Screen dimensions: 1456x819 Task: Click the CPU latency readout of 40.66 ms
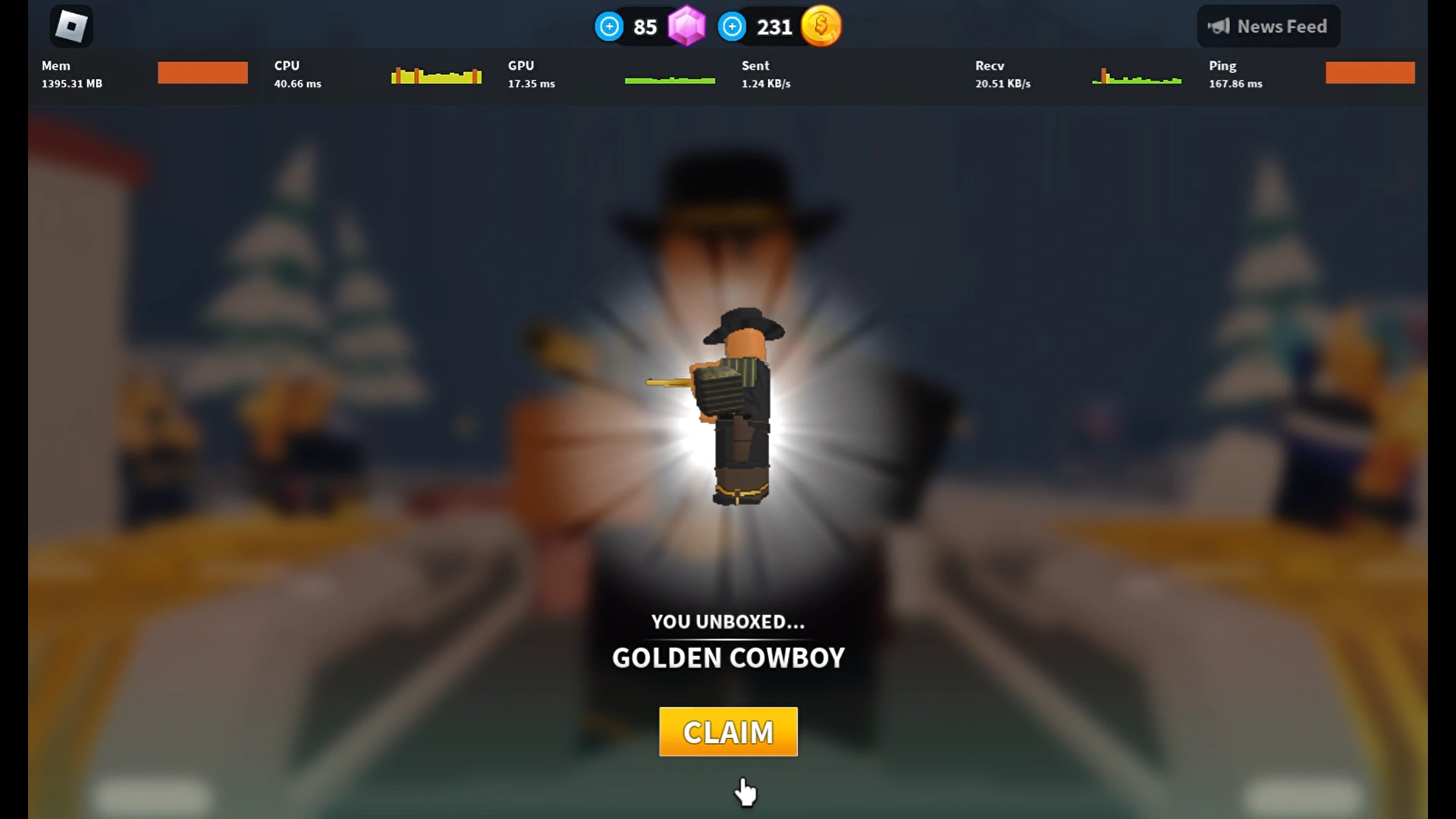point(297,83)
